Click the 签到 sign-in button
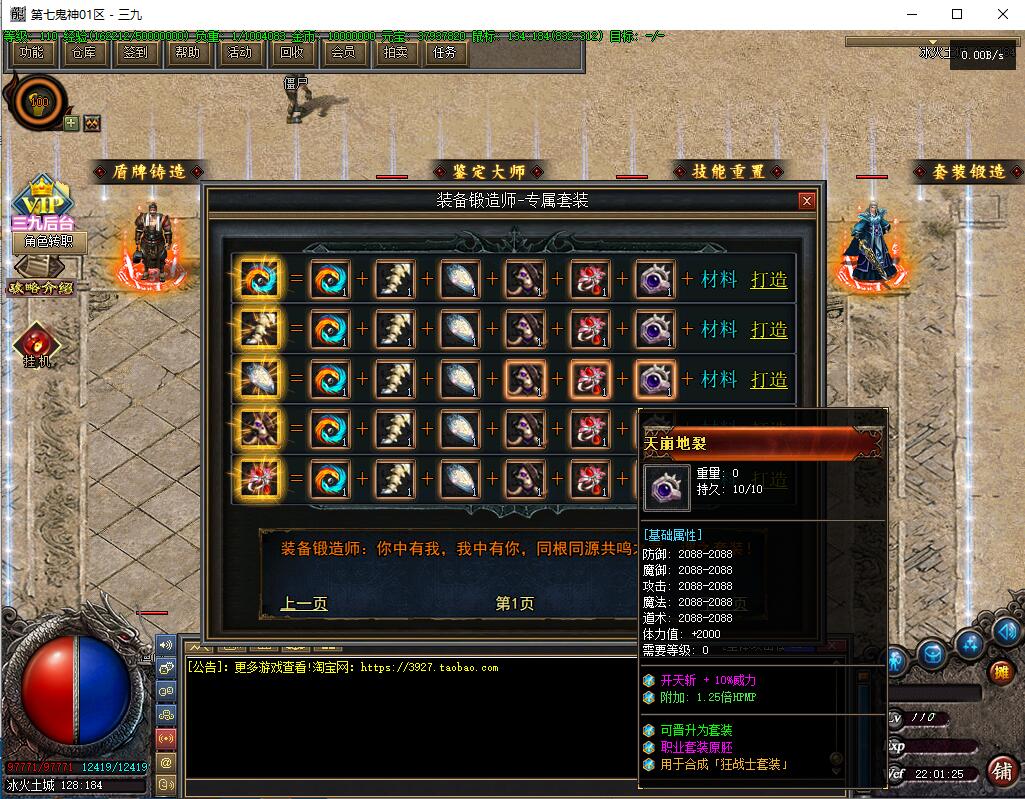The height and width of the screenshot is (799, 1025). [135, 53]
